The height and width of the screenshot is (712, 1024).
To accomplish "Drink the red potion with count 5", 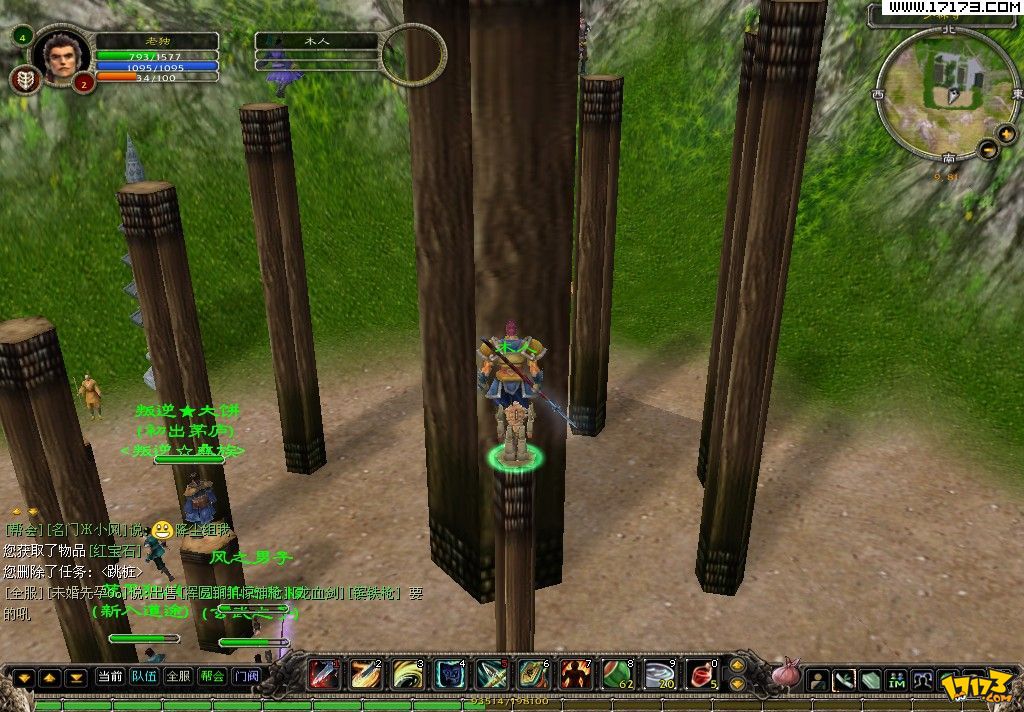I will [701, 674].
